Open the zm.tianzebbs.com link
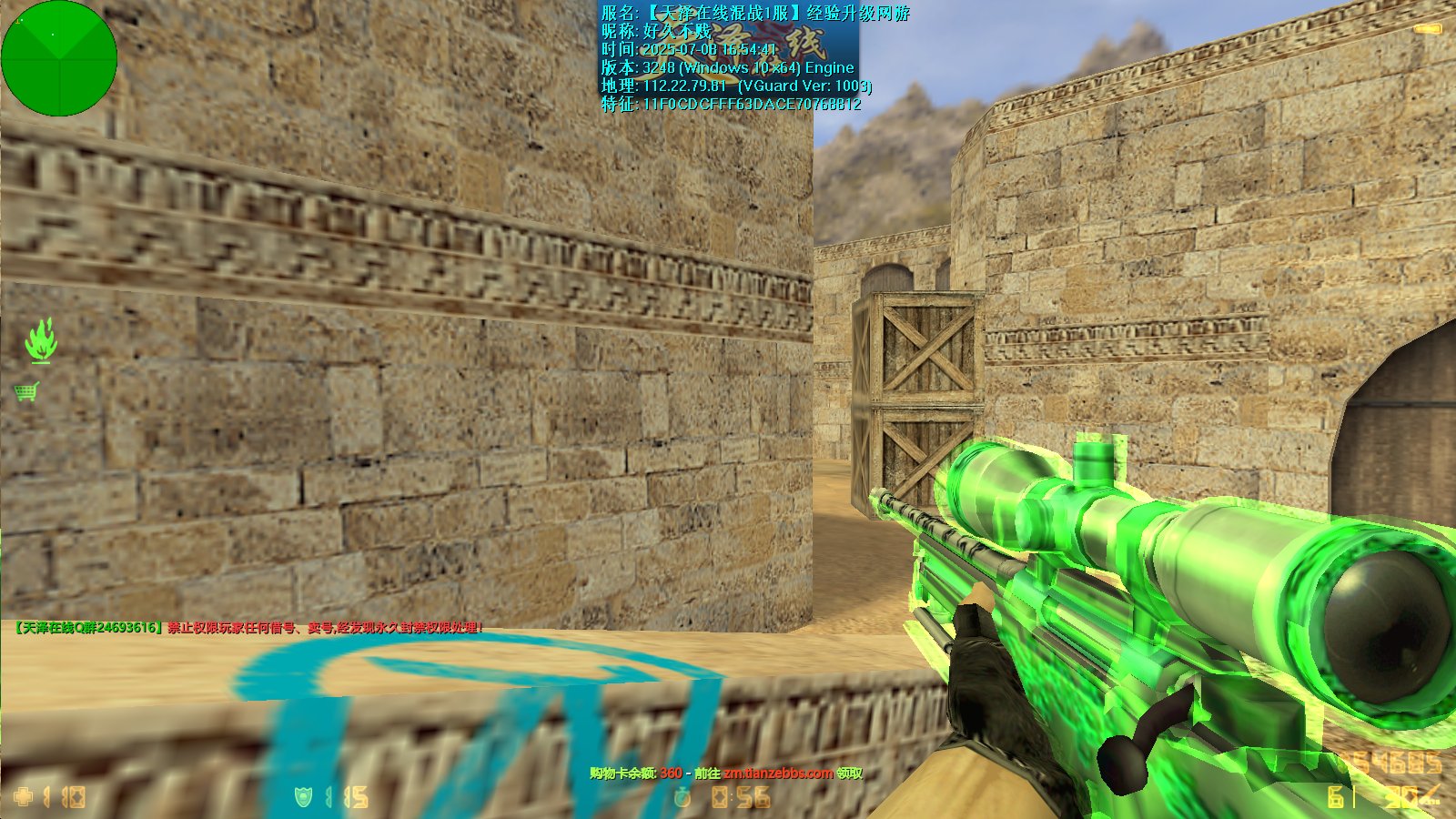1456x819 pixels. (778, 773)
